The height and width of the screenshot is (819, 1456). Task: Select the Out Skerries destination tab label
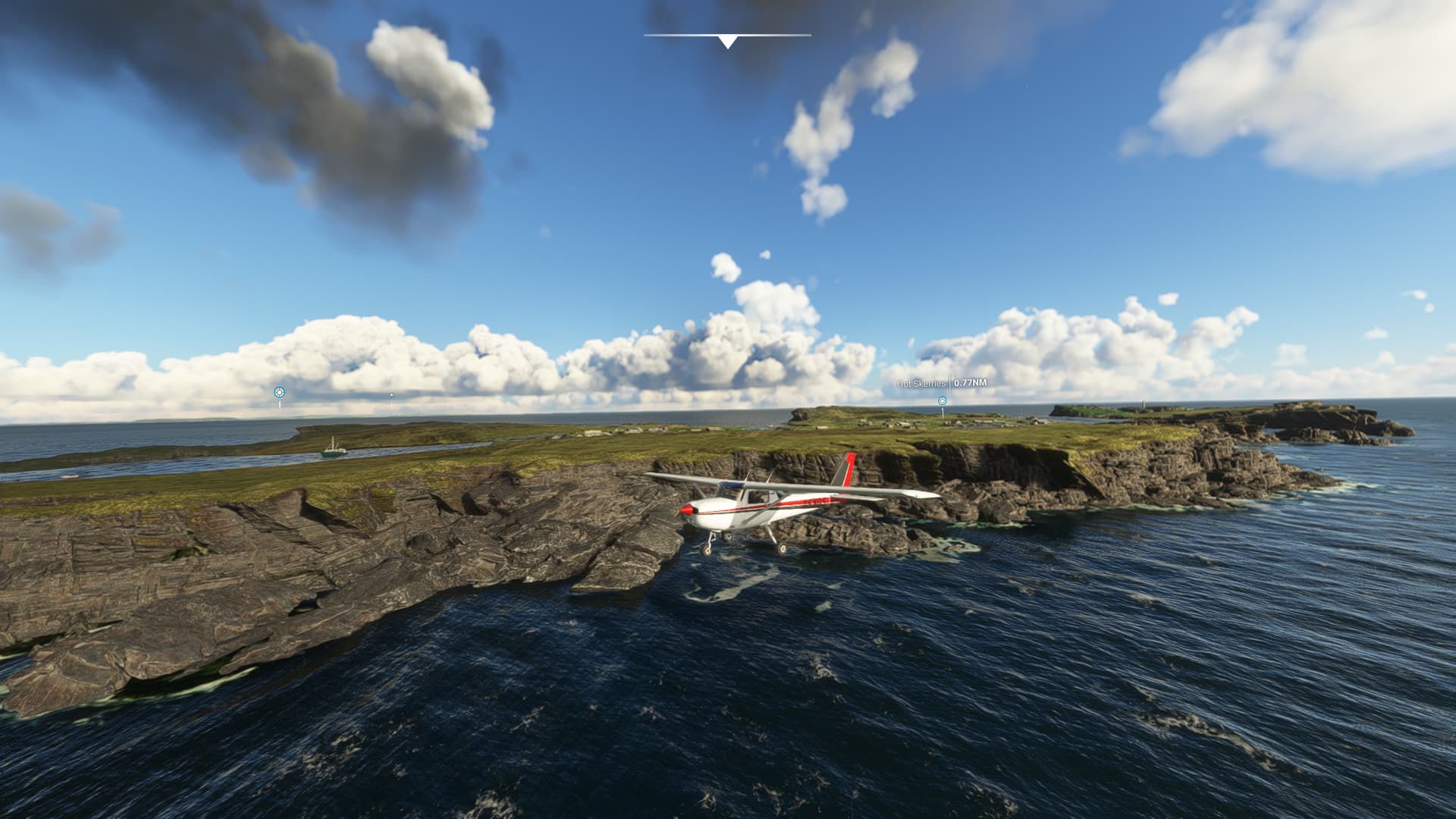coord(920,384)
